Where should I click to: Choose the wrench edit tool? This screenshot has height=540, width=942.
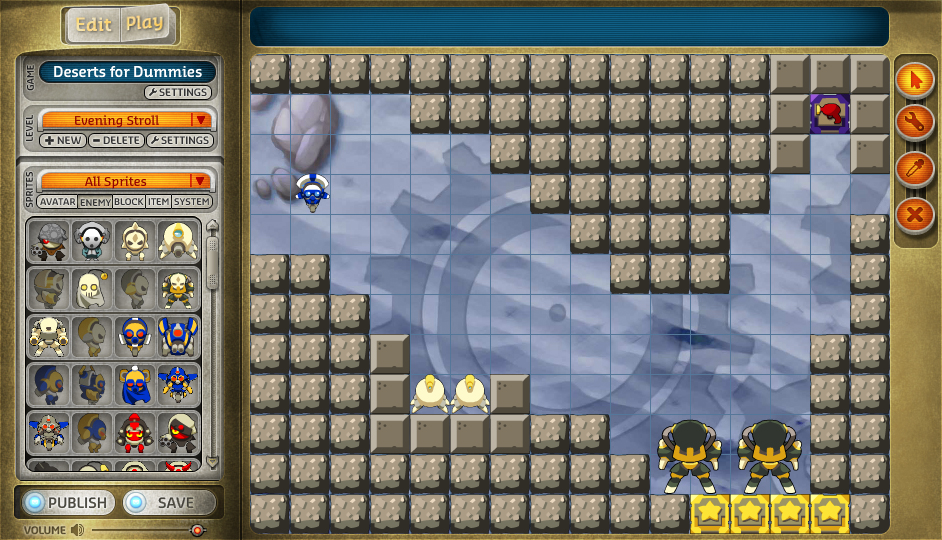pyautogui.click(x=914, y=124)
